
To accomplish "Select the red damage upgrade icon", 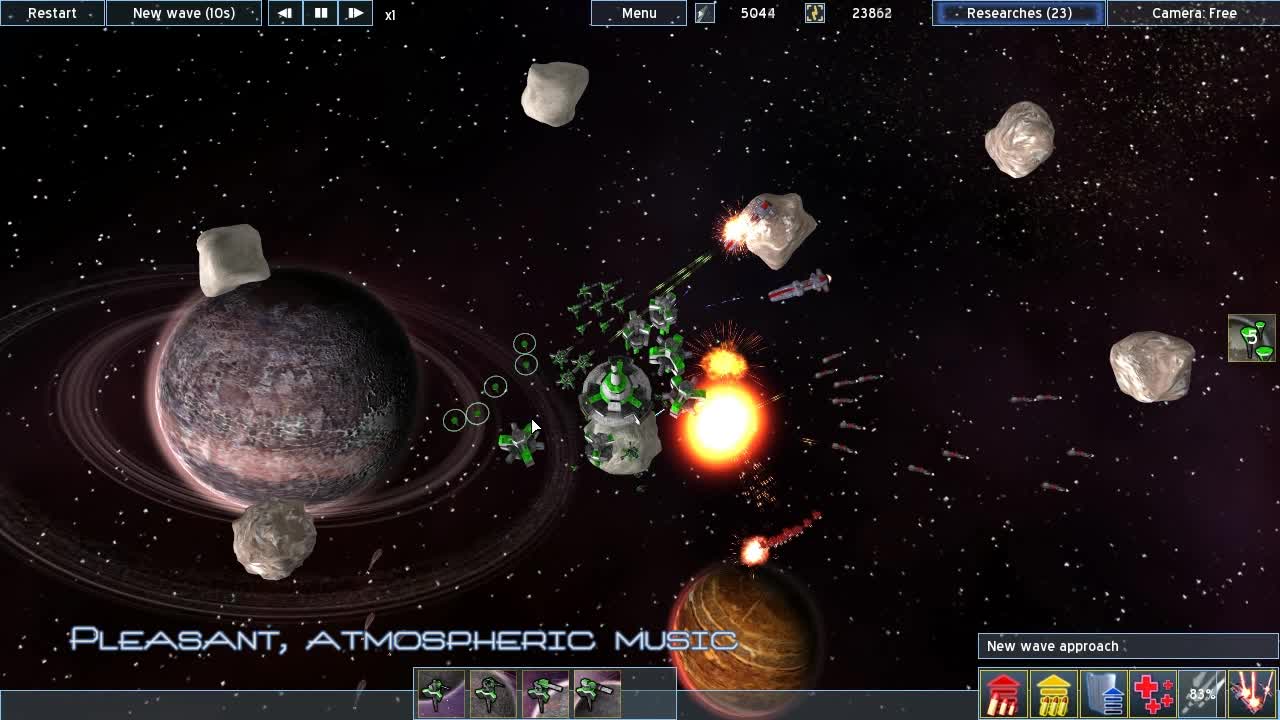I will tap(1003, 691).
